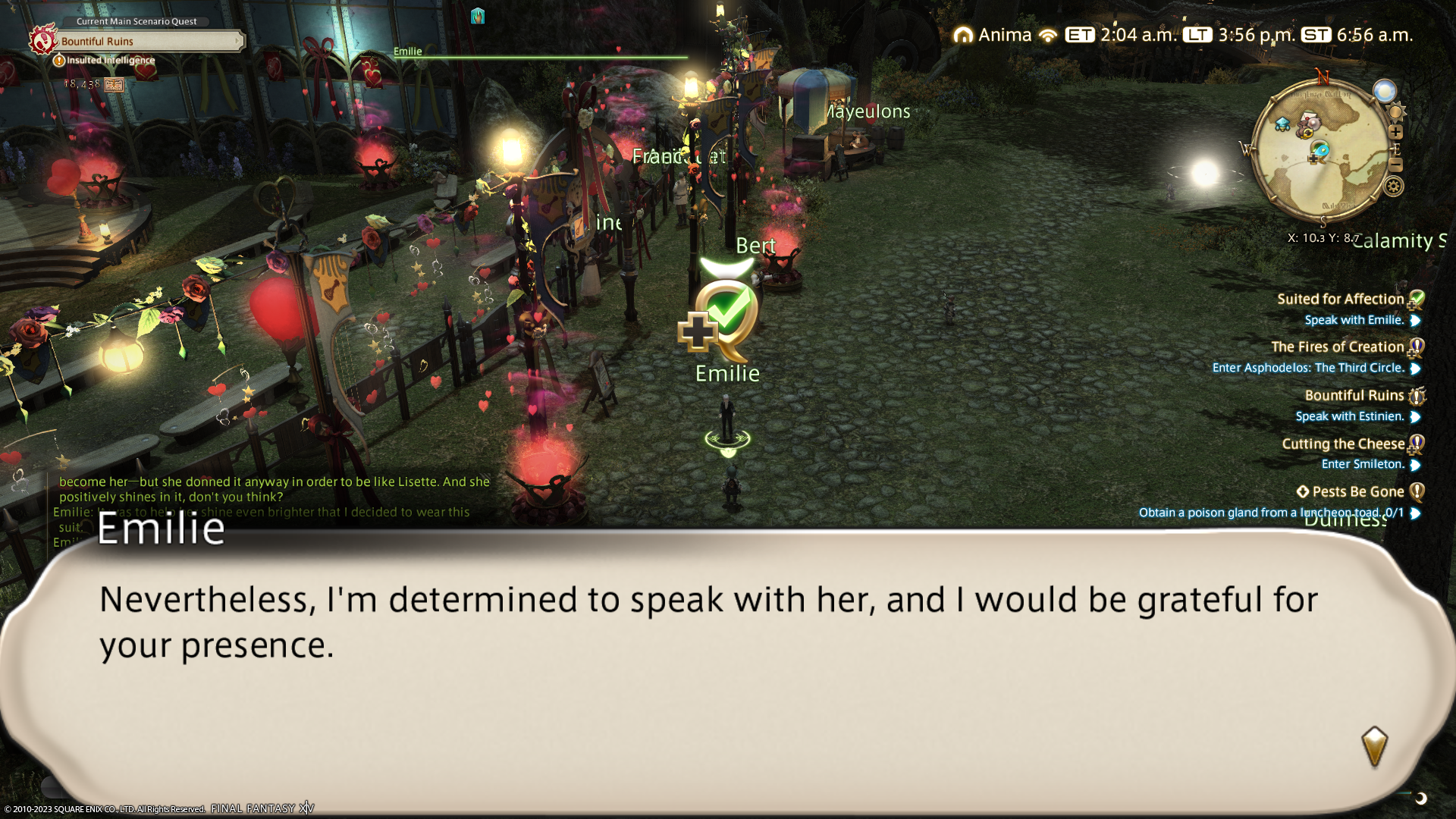Screen dimensions: 1456x819
Task: Open the minimap gear settings
Action: coord(1394,187)
